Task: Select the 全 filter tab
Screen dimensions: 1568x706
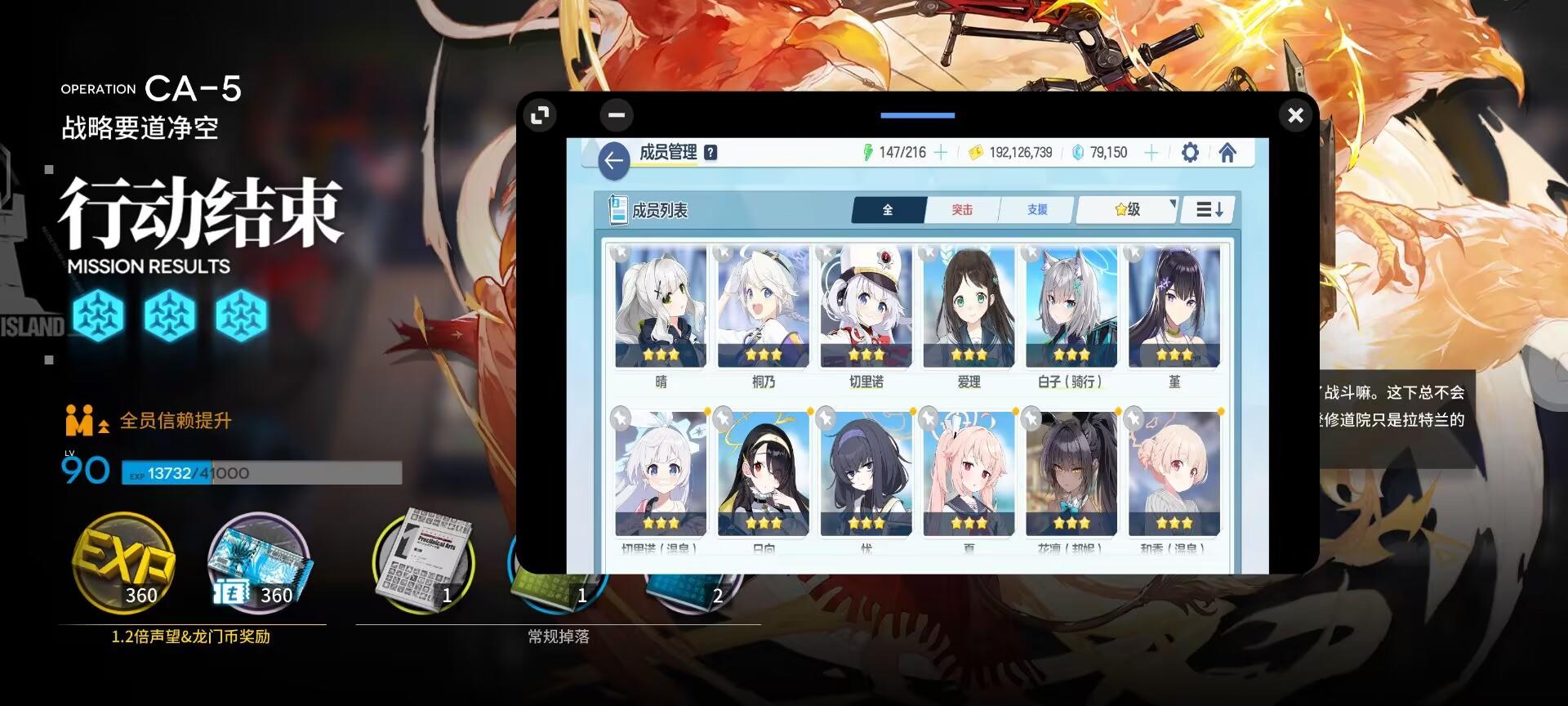Action: (x=887, y=210)
